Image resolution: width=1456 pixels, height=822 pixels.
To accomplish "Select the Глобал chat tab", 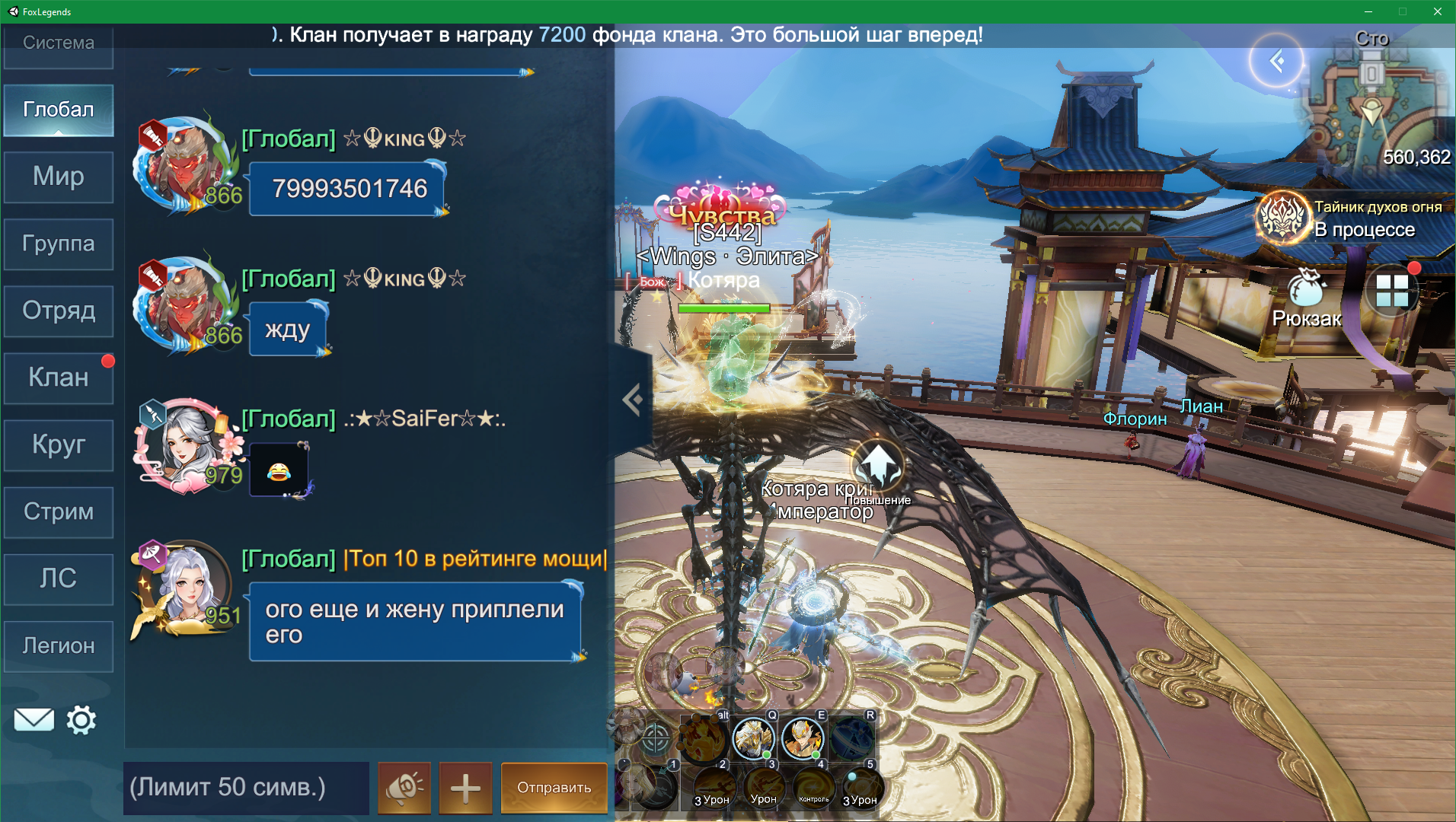I will 59,110.
